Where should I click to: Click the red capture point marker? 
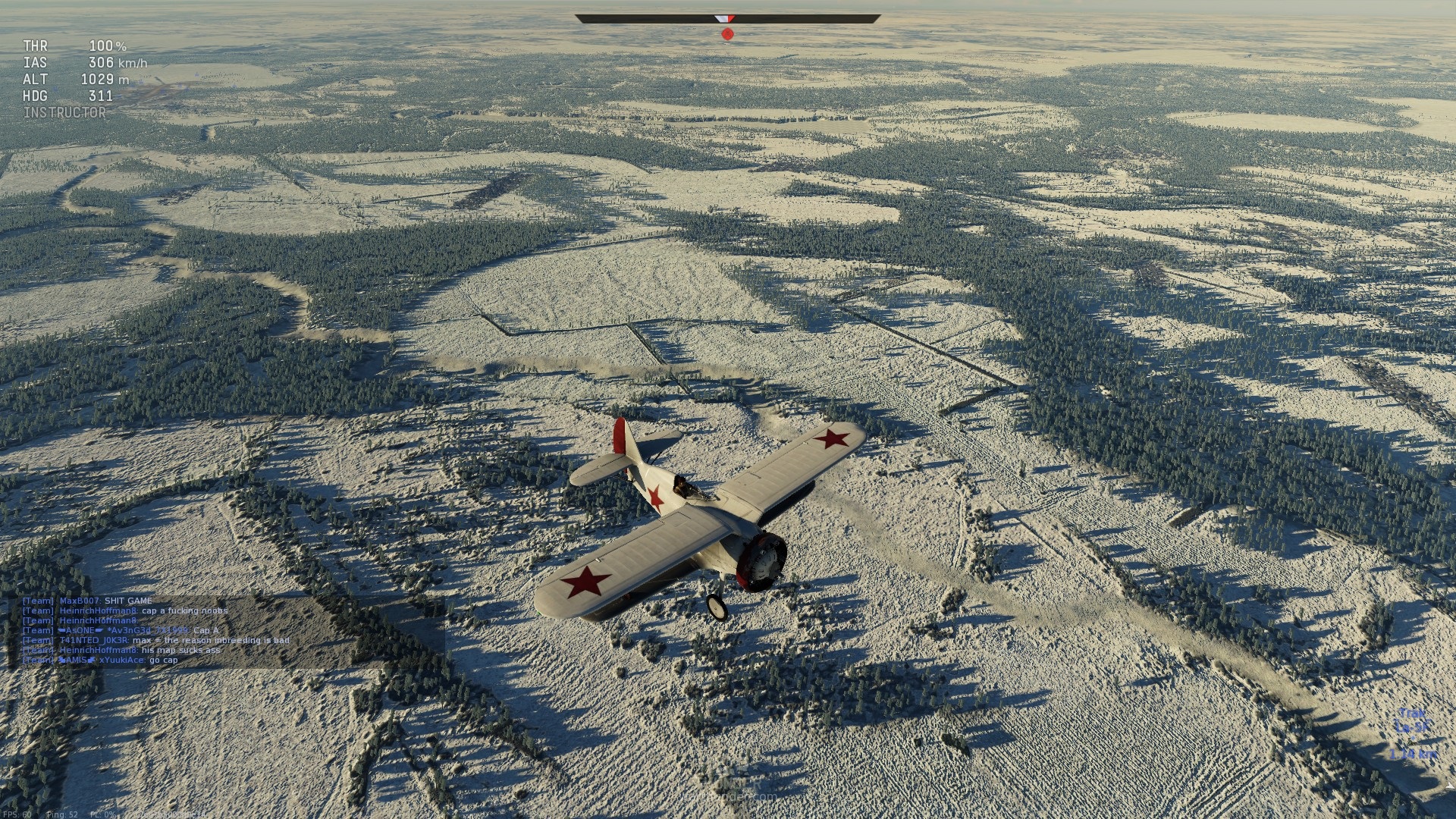tap(727, 33)
